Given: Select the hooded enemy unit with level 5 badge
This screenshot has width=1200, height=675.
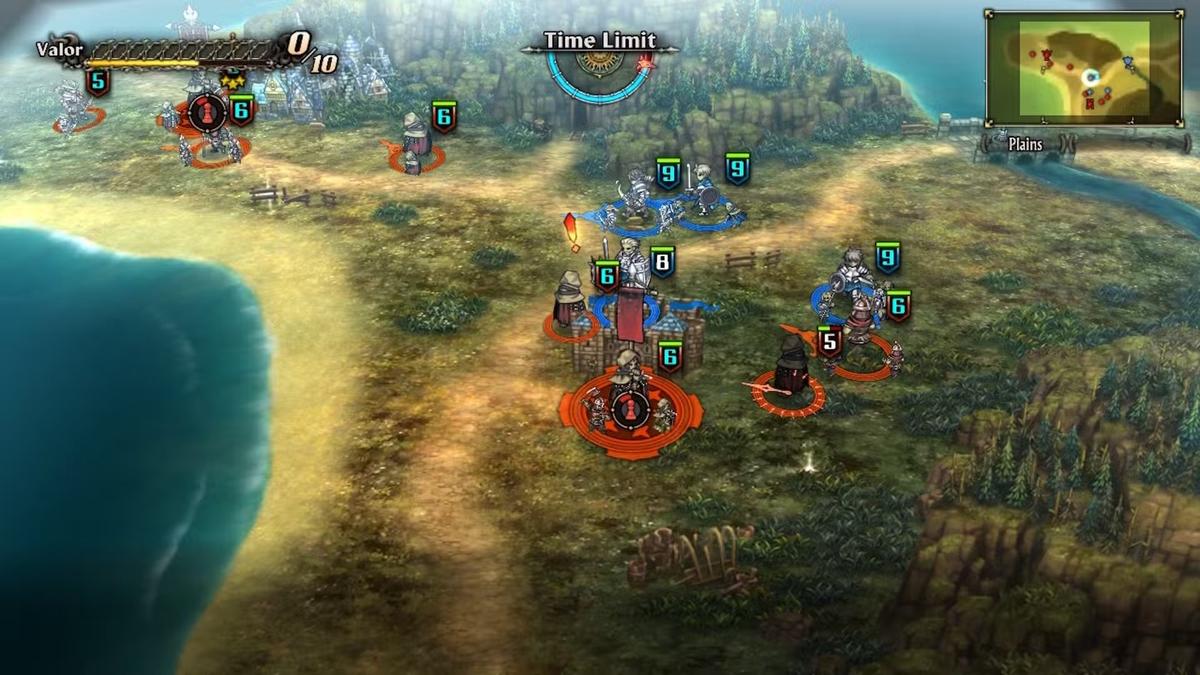Looking at the screenshot, I should 792,372.
